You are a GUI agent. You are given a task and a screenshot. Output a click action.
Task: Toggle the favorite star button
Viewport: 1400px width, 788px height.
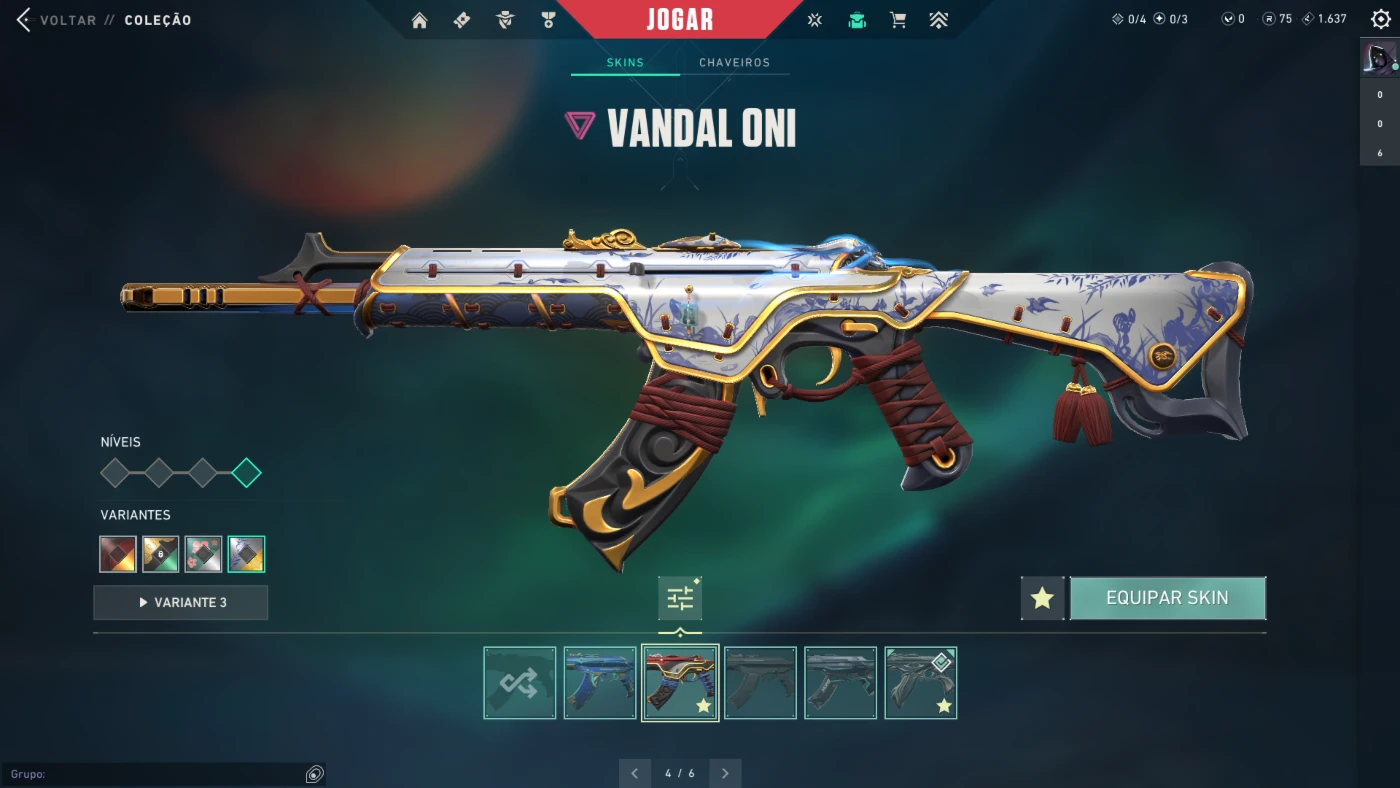(x=1042, y=598)
